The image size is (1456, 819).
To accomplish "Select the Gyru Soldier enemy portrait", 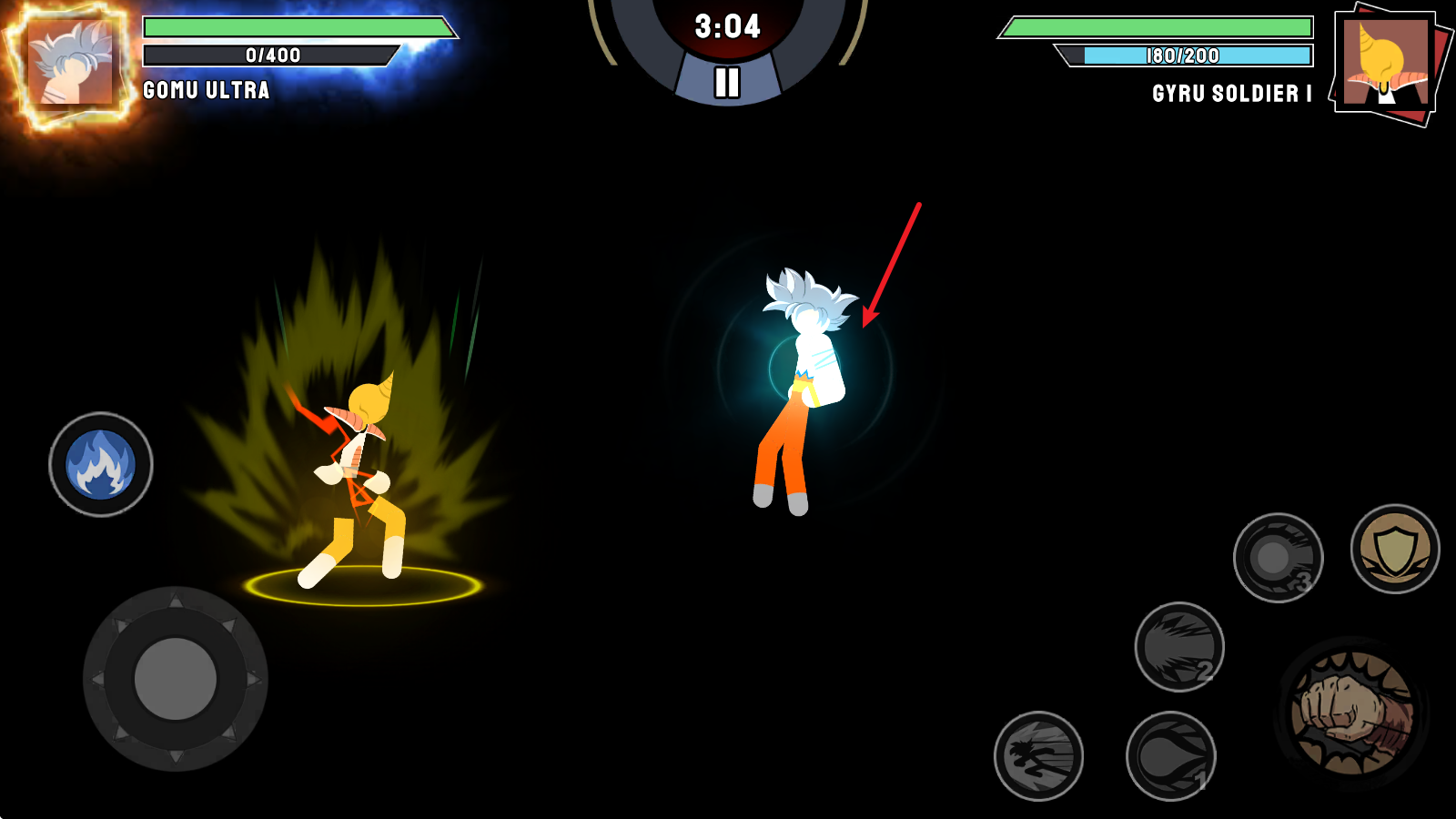I will [x=1385, y=64].
